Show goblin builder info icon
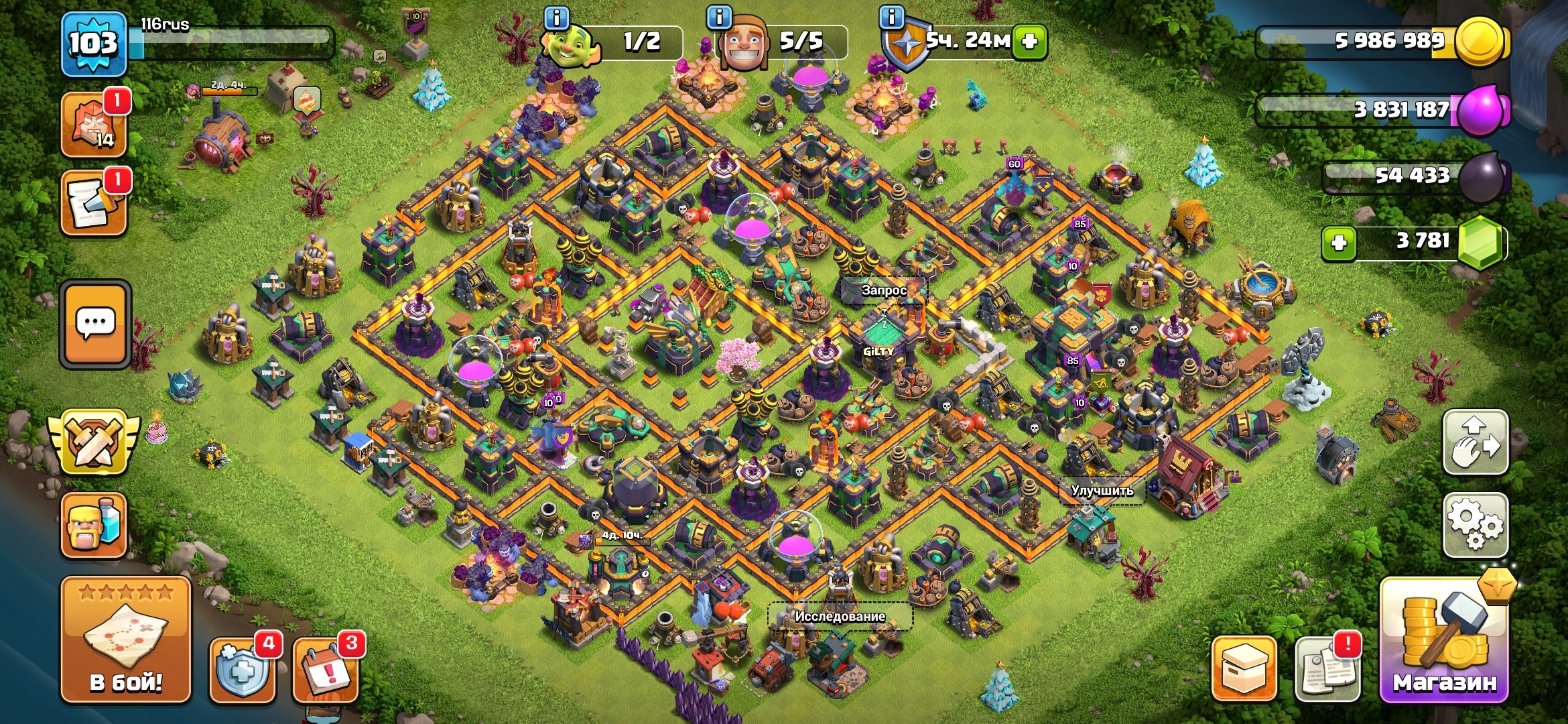 point(557,17)
